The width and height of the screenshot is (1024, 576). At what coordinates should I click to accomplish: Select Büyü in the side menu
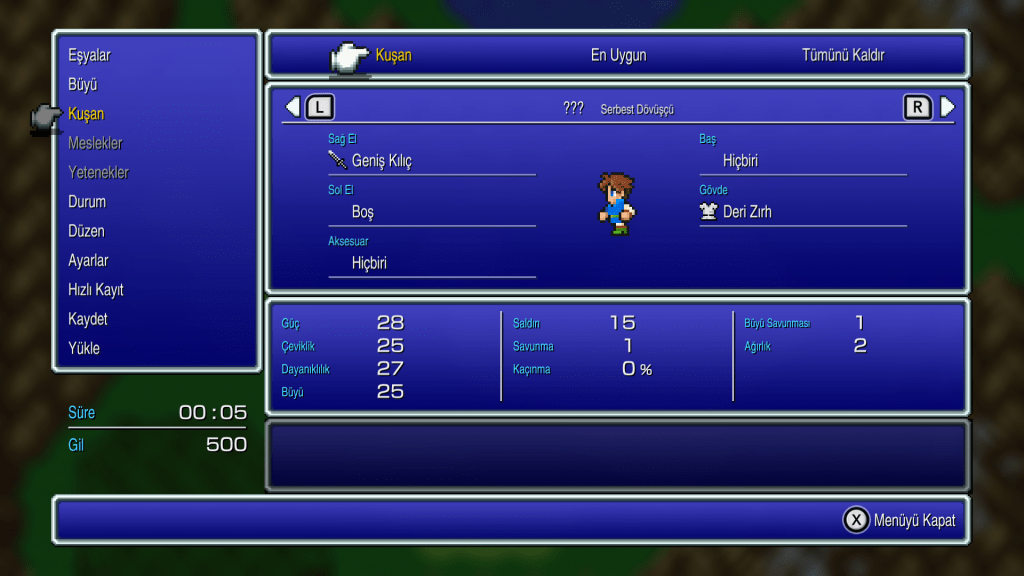tap(82, 85)
